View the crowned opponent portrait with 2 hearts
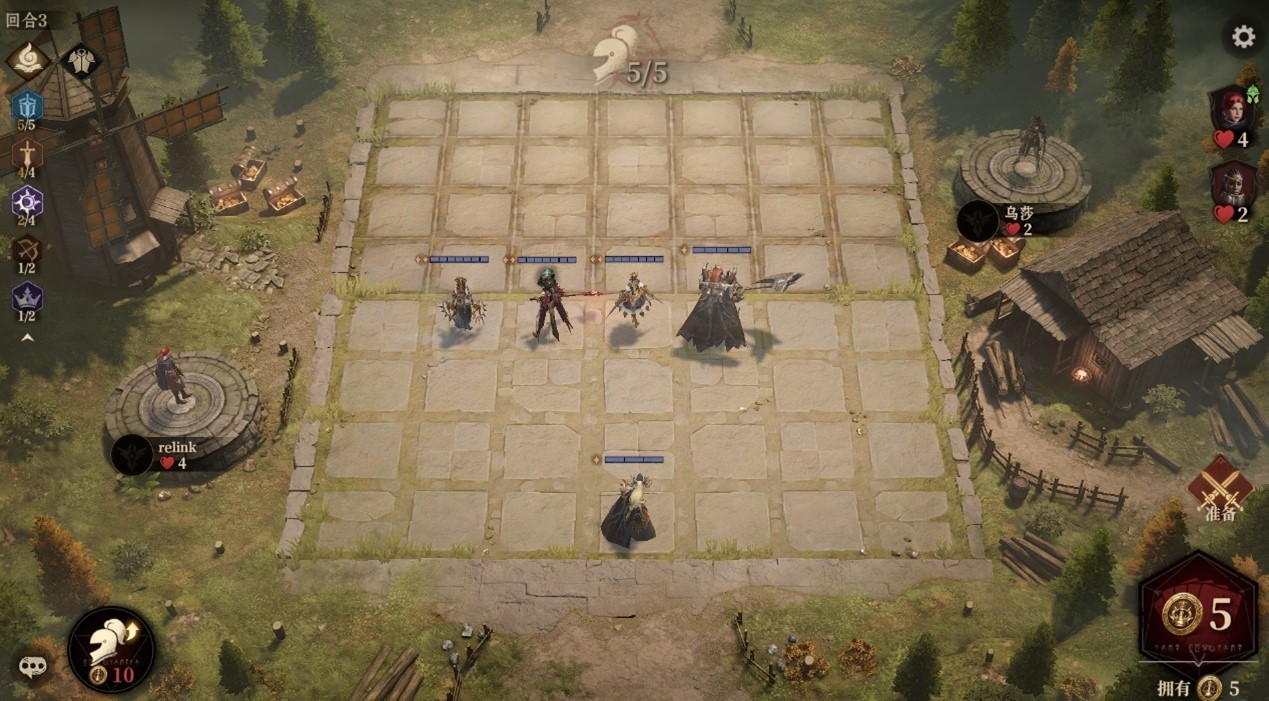Screen dimensions: 1269x701 click(x=1232, y=184)
